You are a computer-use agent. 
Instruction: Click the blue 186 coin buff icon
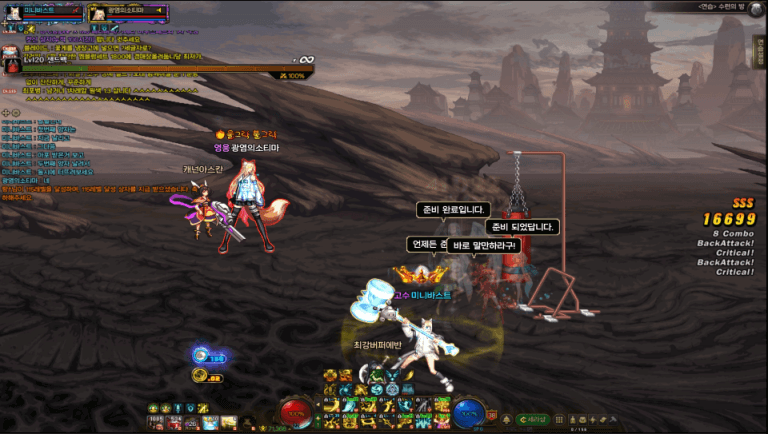[201, 355]
